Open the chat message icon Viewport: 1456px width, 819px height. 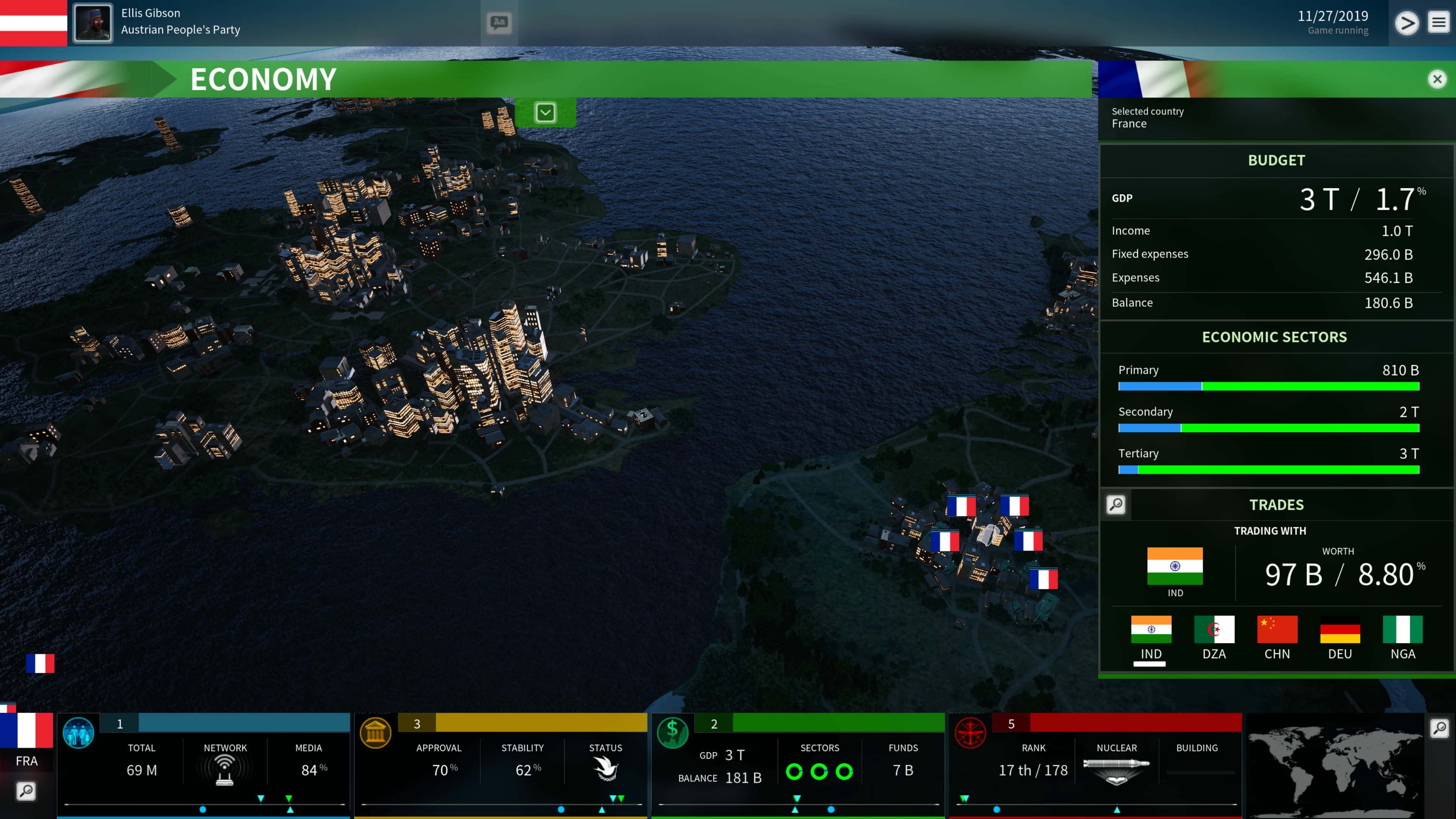click(x=499, y=23)
